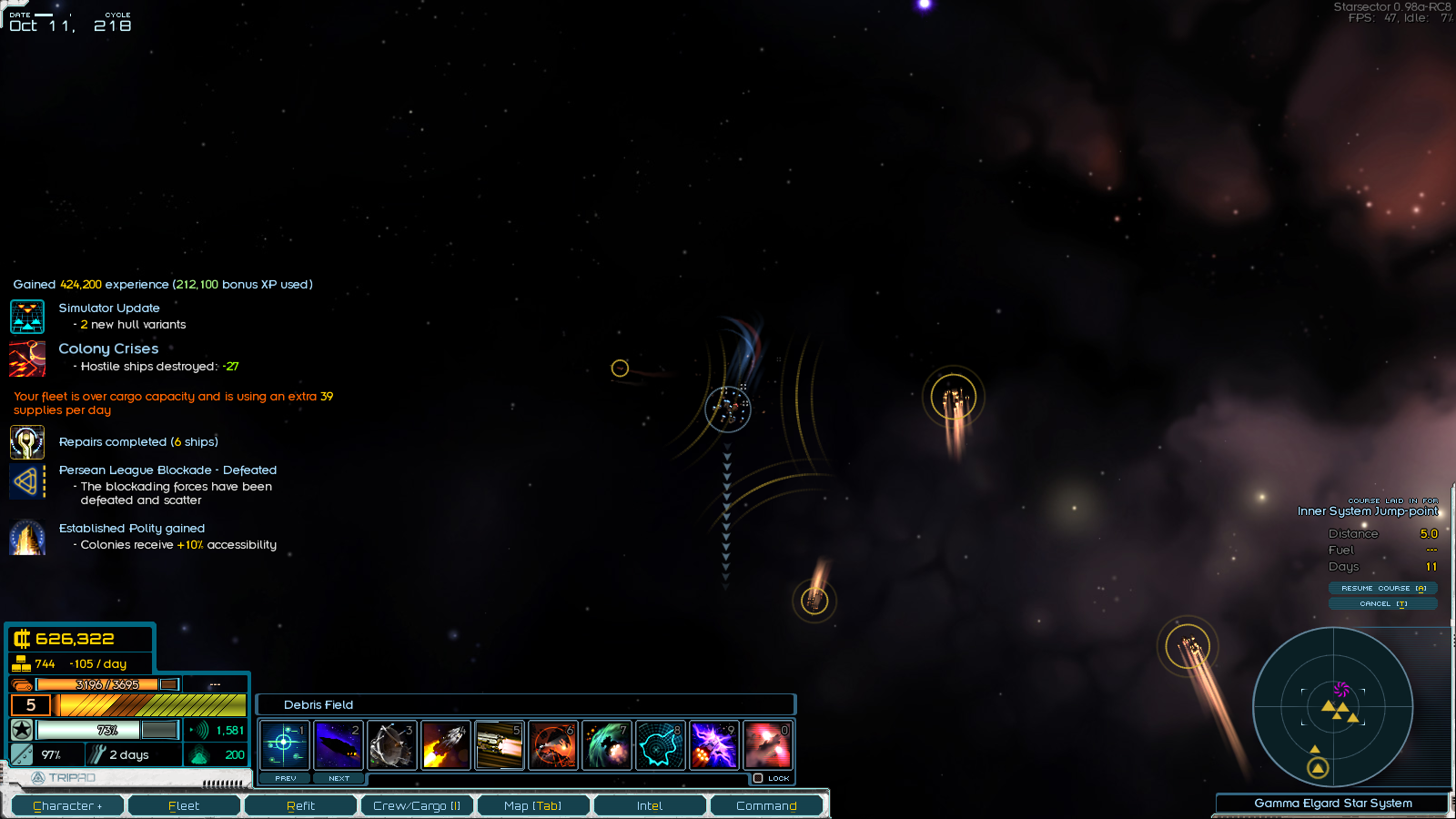Open the Intel tab

coord(650,805)
